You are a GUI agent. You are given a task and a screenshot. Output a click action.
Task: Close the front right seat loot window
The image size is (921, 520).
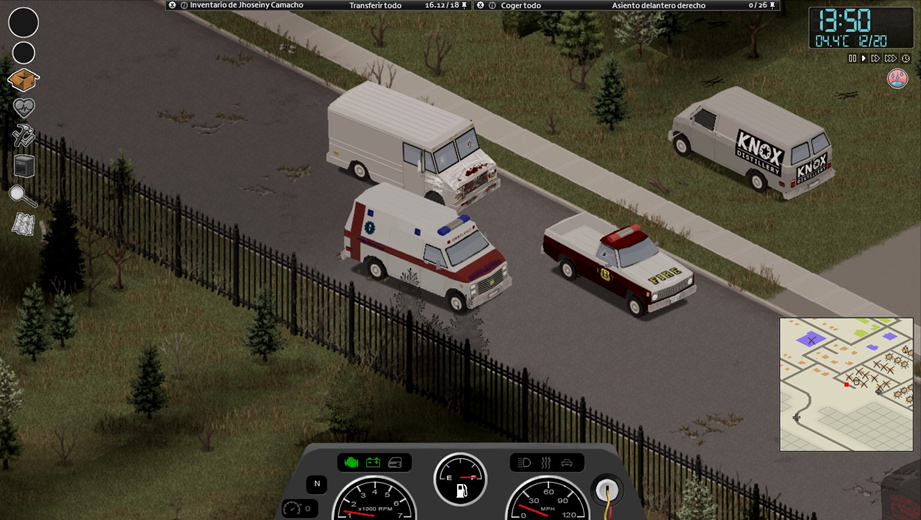(480, 5)
